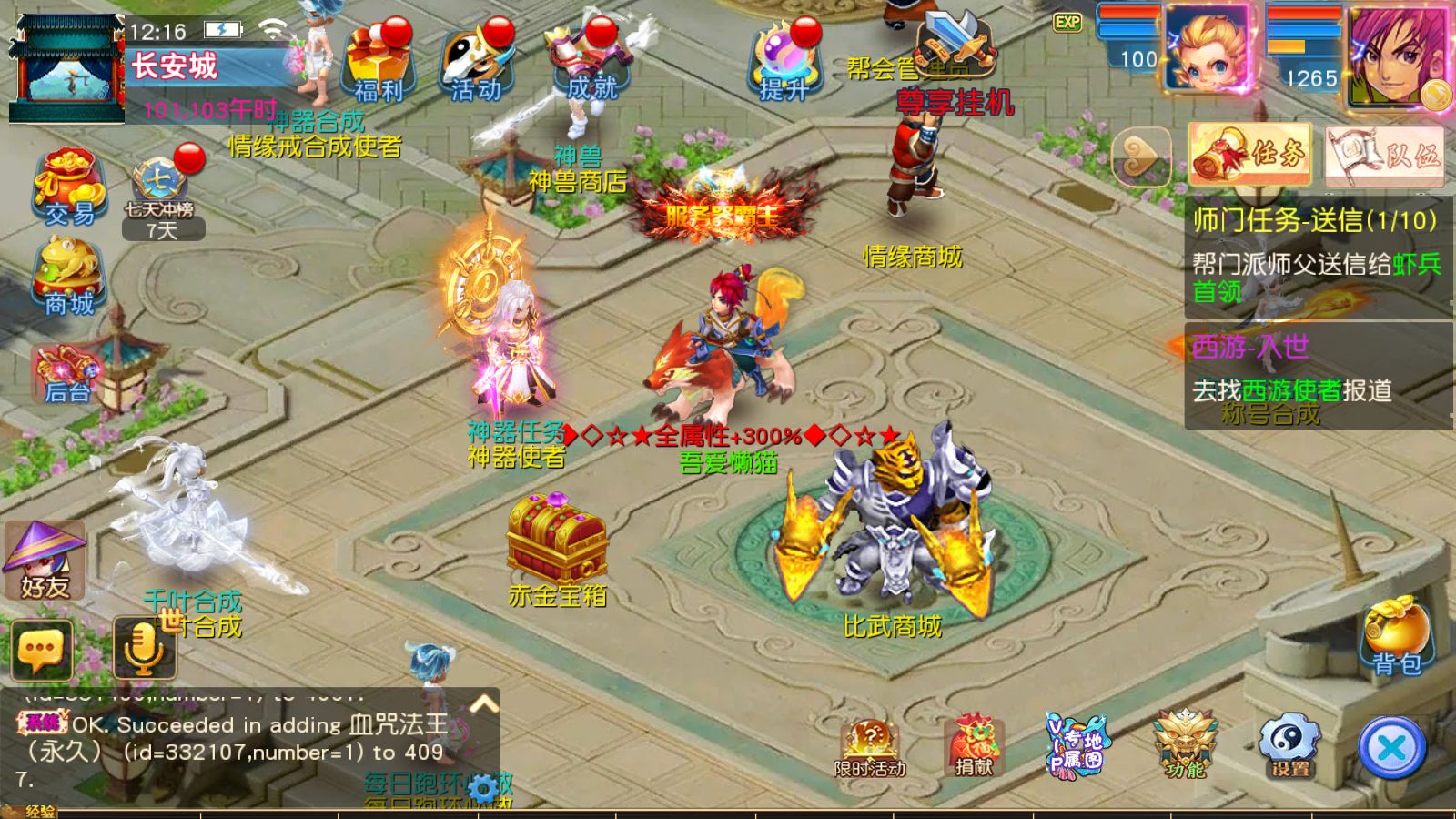Tap the microphone voice chat button
The width and height of the screenshot is (1456, 819).
pos(144,648)
